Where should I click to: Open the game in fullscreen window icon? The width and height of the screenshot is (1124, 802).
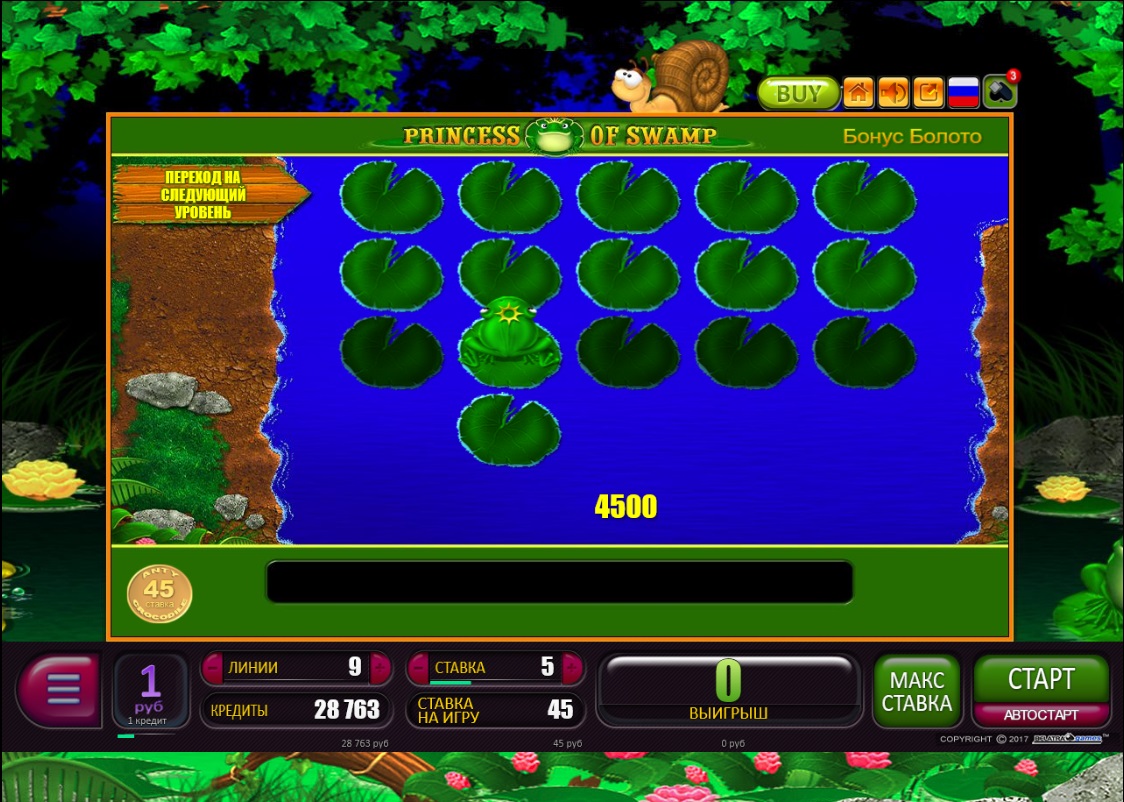click(x=928, y=93)
